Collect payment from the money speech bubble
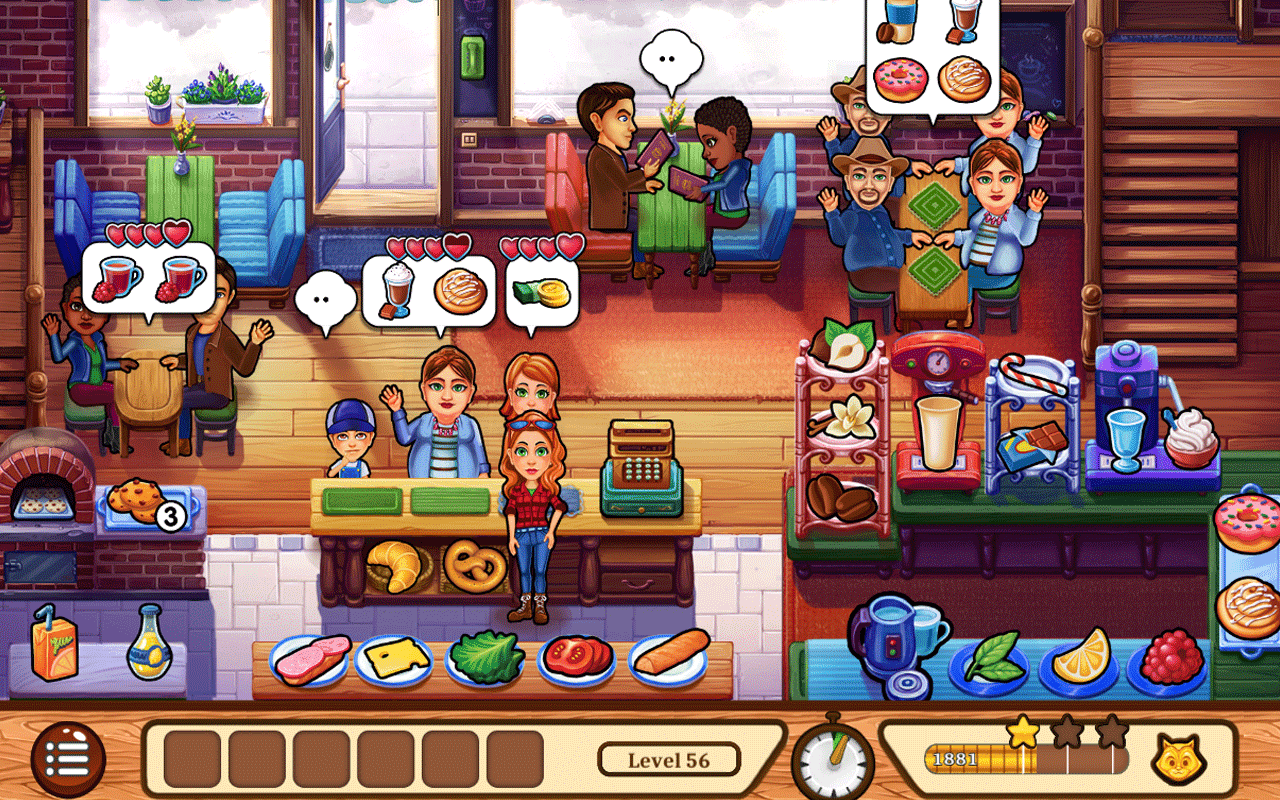The height and width of the screenshot is (800, 1280). pyautogui.click(x=541, y=291)
